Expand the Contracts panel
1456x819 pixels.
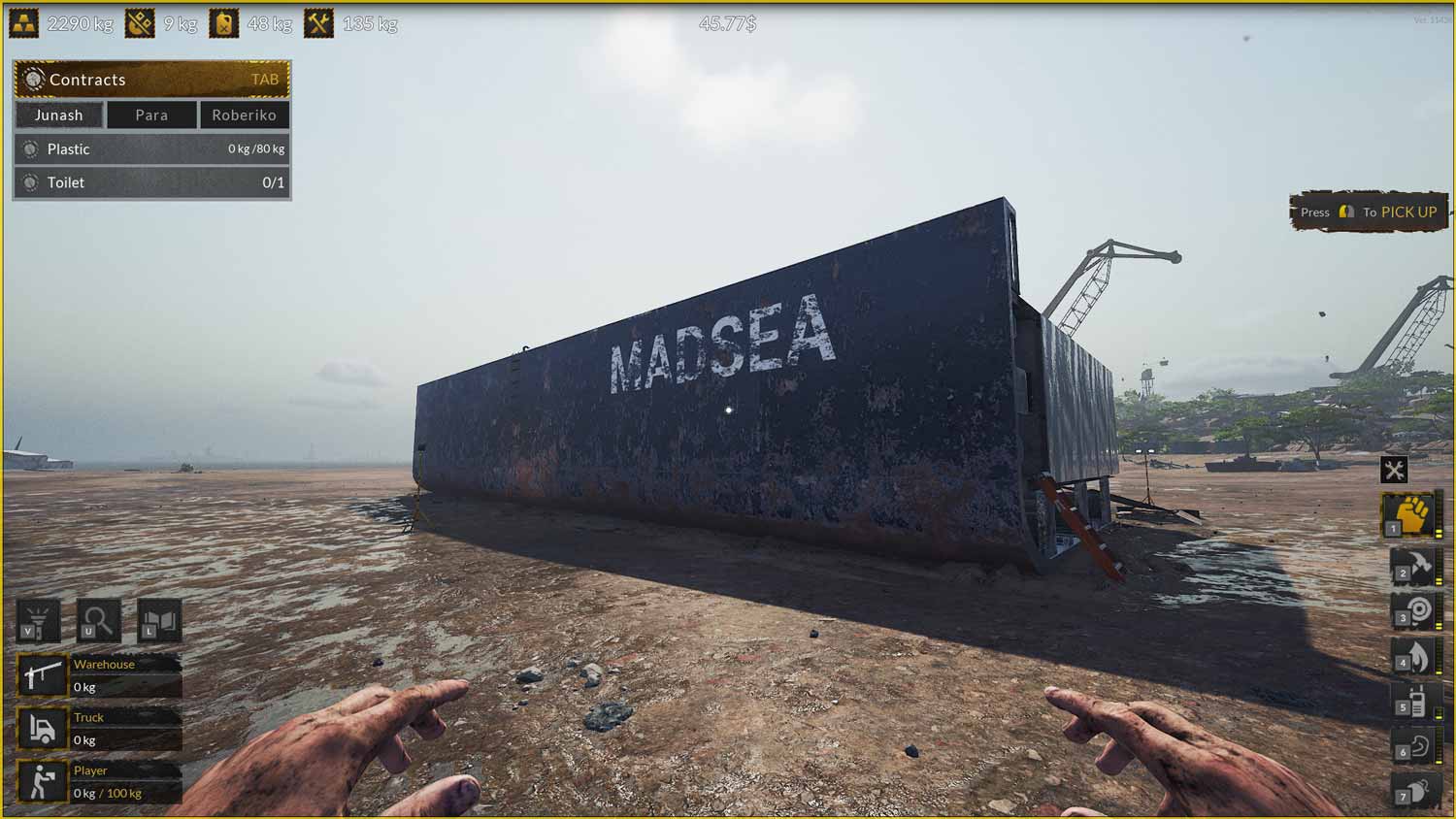(150, 80)
